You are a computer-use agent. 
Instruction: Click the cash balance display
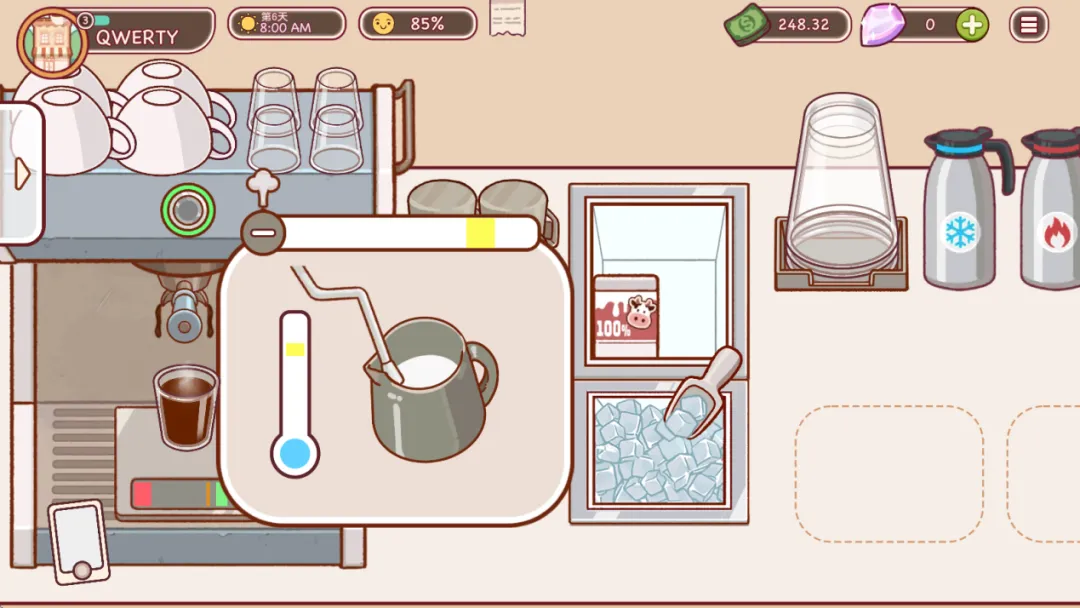(790, 24)
